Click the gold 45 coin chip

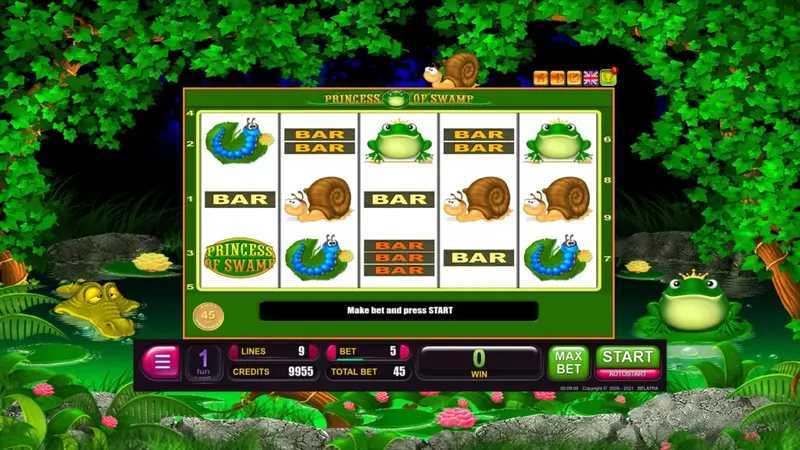pyautogui.click(x=207, y=313)
